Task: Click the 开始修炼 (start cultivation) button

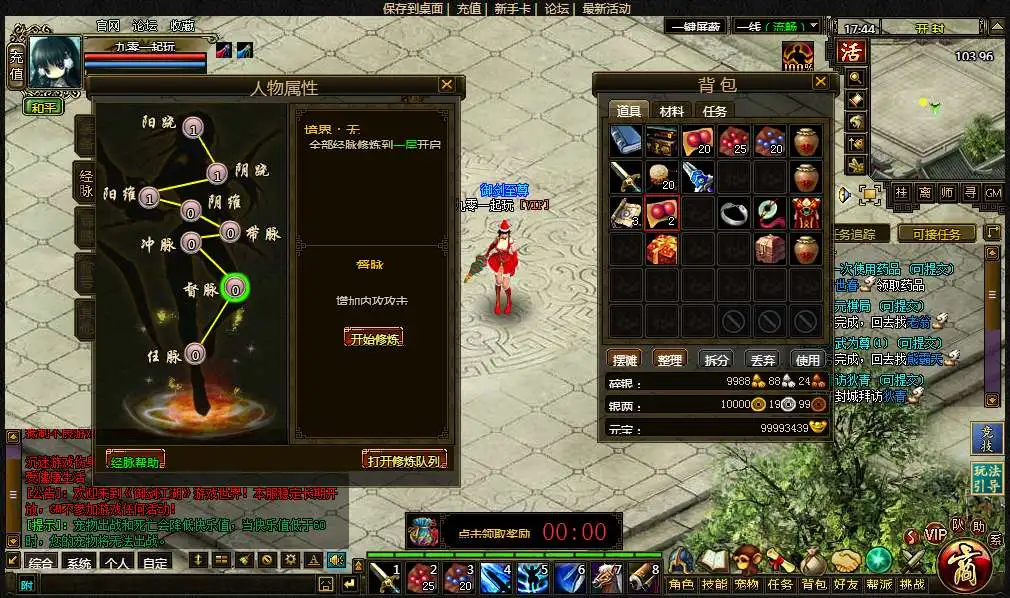Action: point(373,337)
